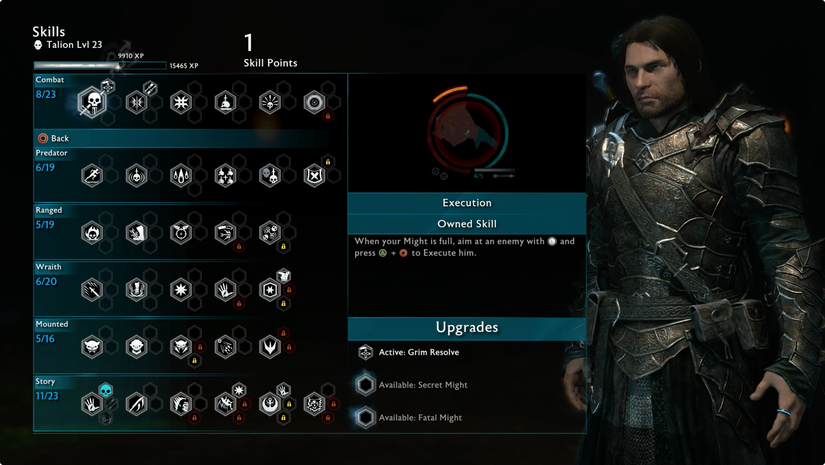The width and height of the screenshot is (825, 465).
Task: Select the Execution skull skill icon
Action: (x=92, y=102)
